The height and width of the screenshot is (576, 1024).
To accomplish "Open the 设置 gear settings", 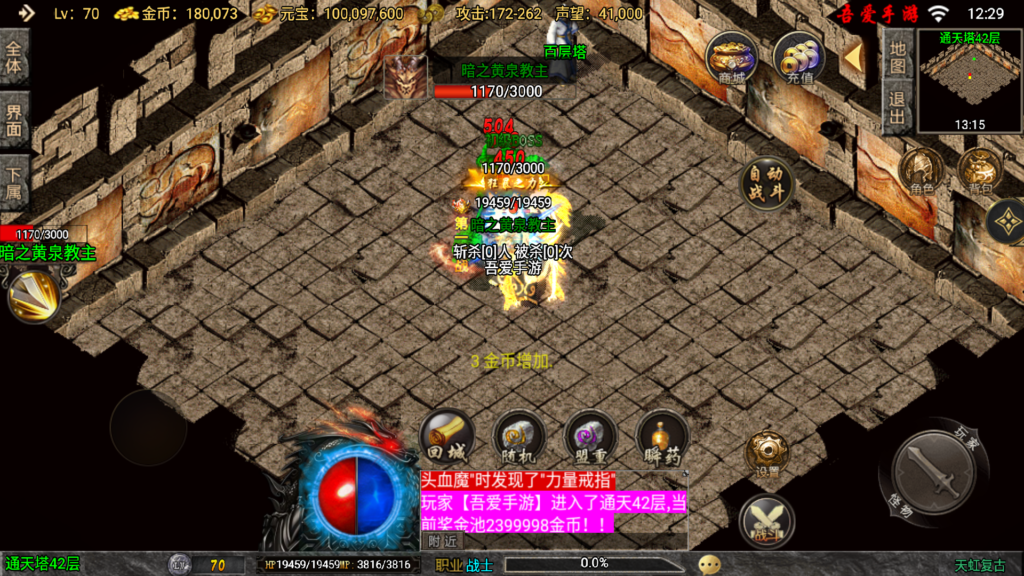I will (x=767, y=455).
